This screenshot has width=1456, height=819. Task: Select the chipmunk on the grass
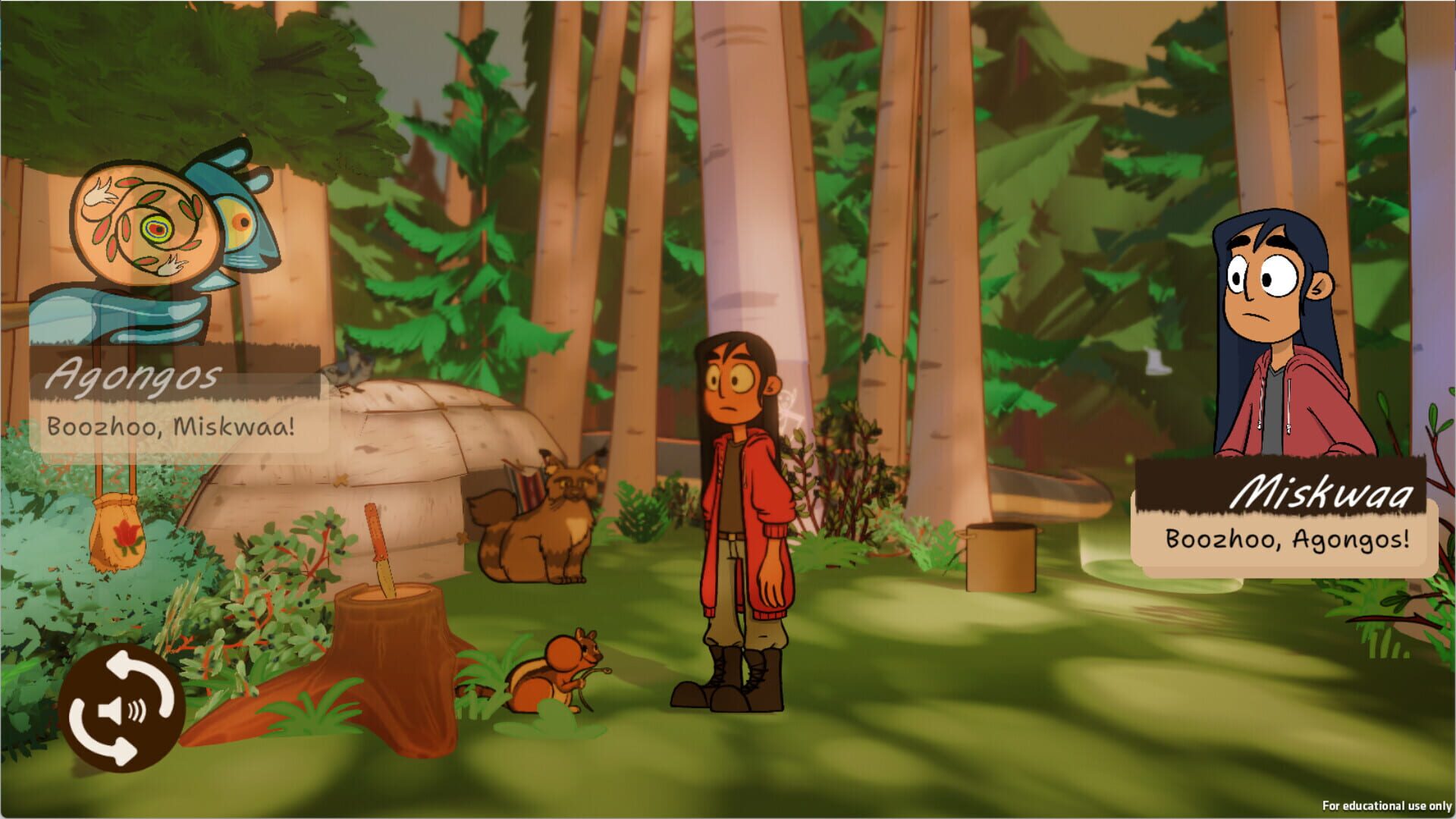click(569, 667)
